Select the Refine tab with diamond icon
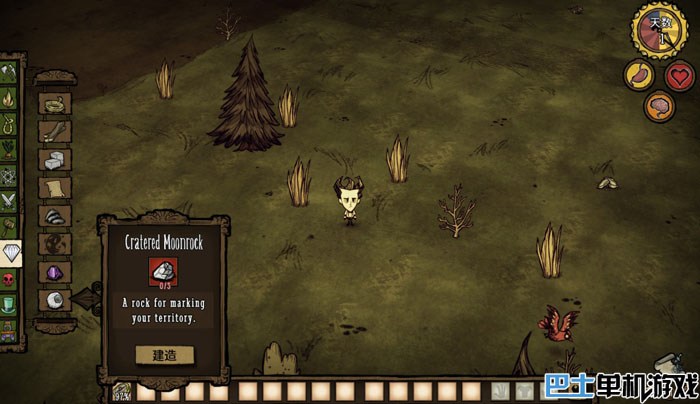 pos(10,253)
